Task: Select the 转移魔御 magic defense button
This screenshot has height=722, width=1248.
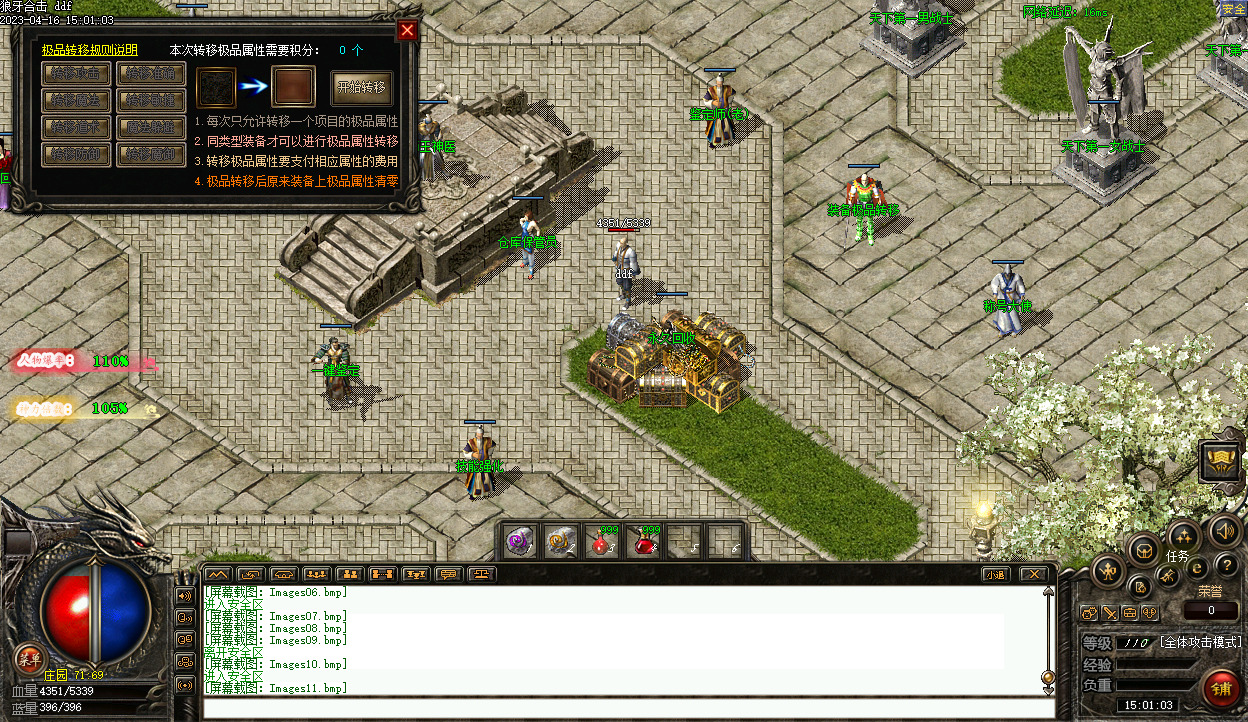Action: [x=151, y=154]
